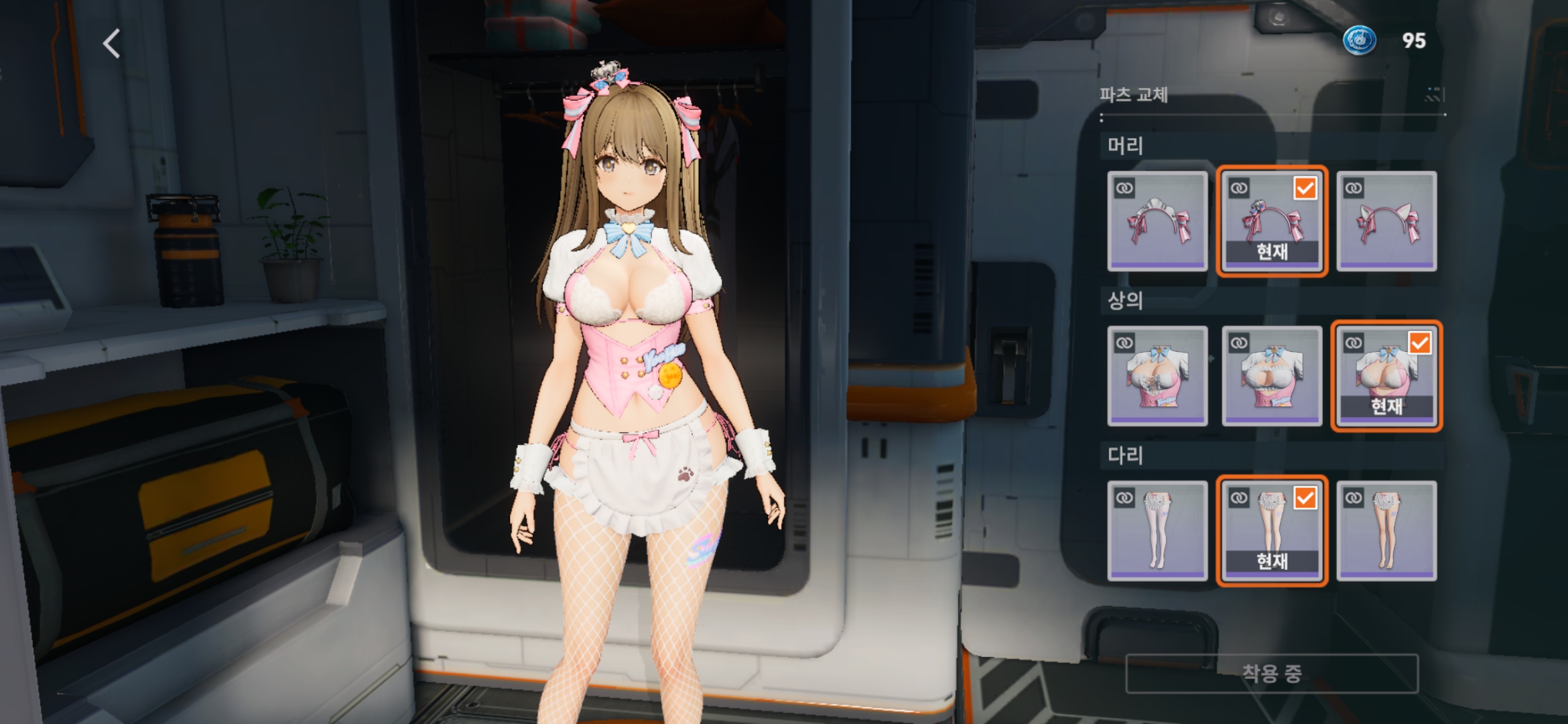This screenshot has height=724, width=1568.
Task: Click the 착용 중 button
Action: [x=1272, y=673]
